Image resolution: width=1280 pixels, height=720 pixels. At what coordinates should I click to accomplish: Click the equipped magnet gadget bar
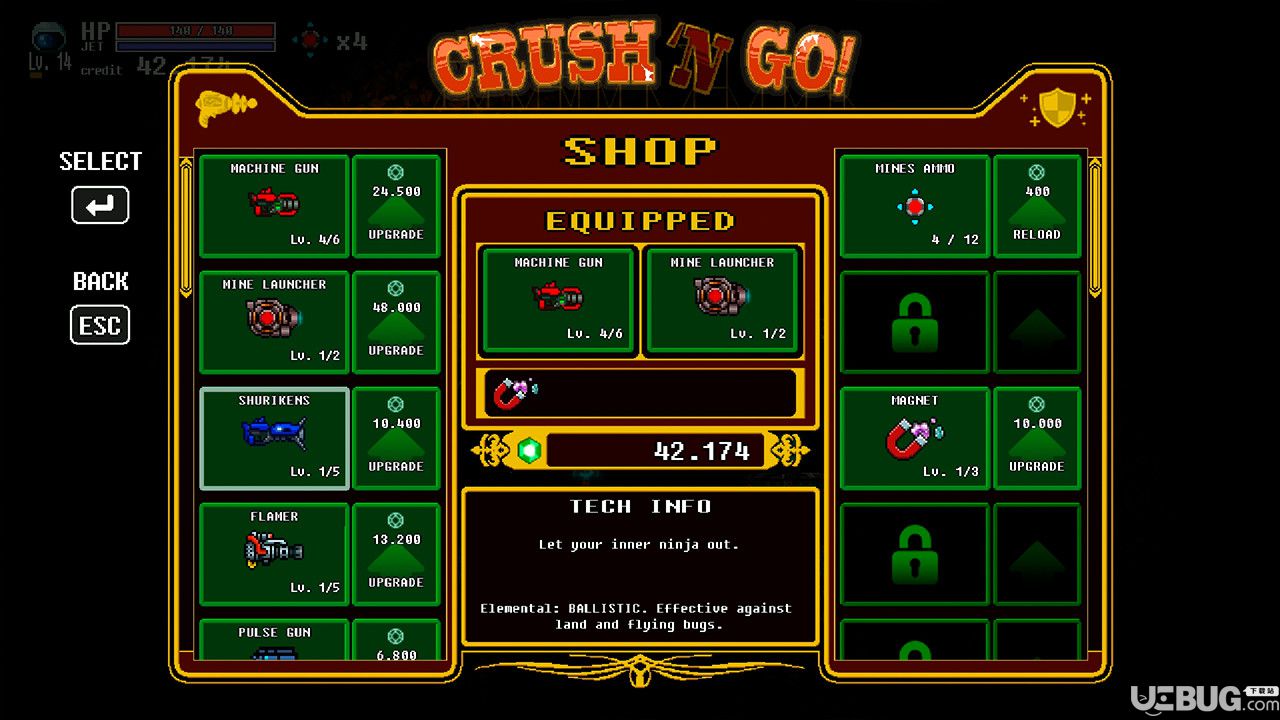[640, 393]
